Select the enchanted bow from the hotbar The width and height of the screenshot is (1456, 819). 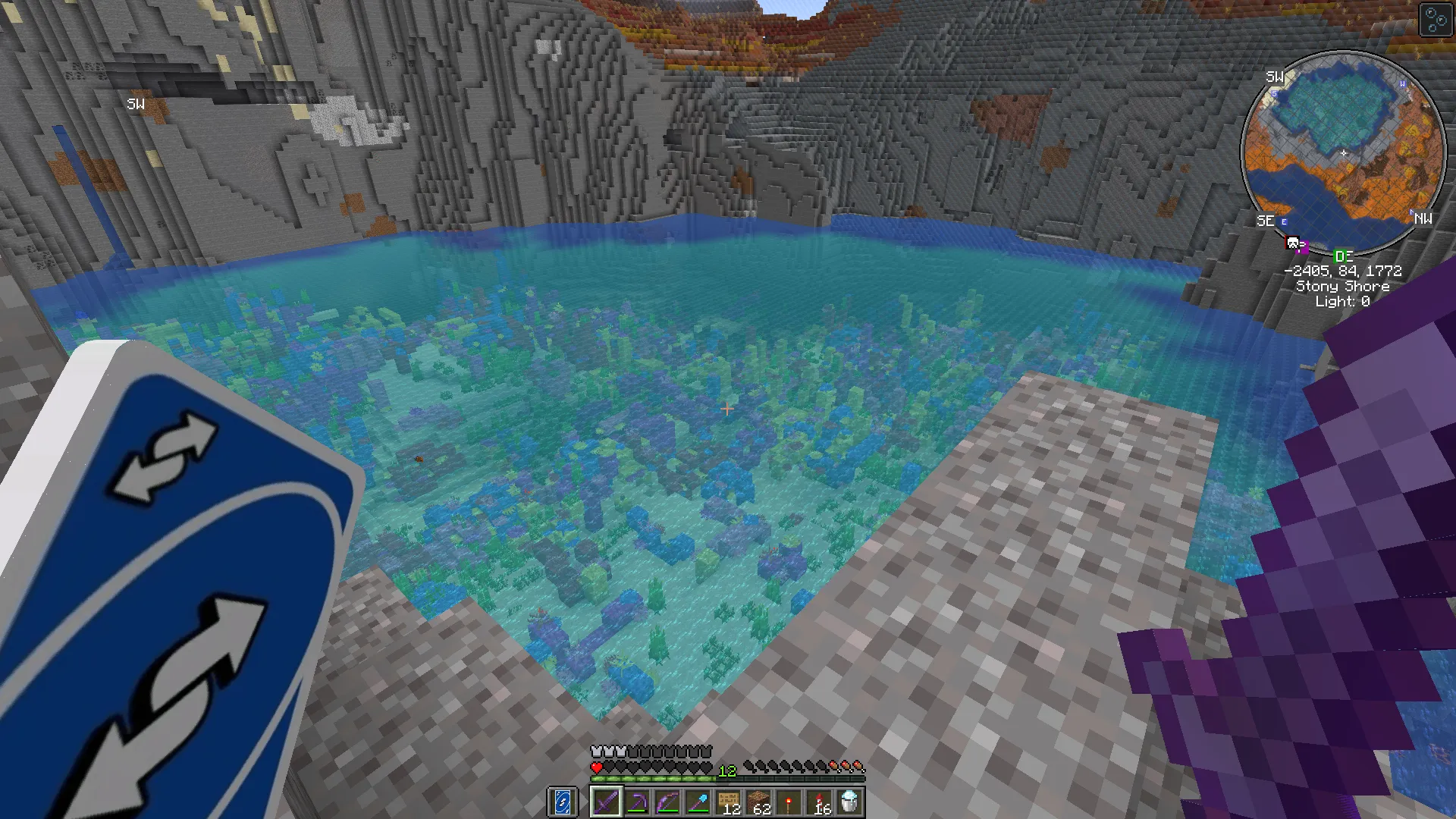(667, 802)
